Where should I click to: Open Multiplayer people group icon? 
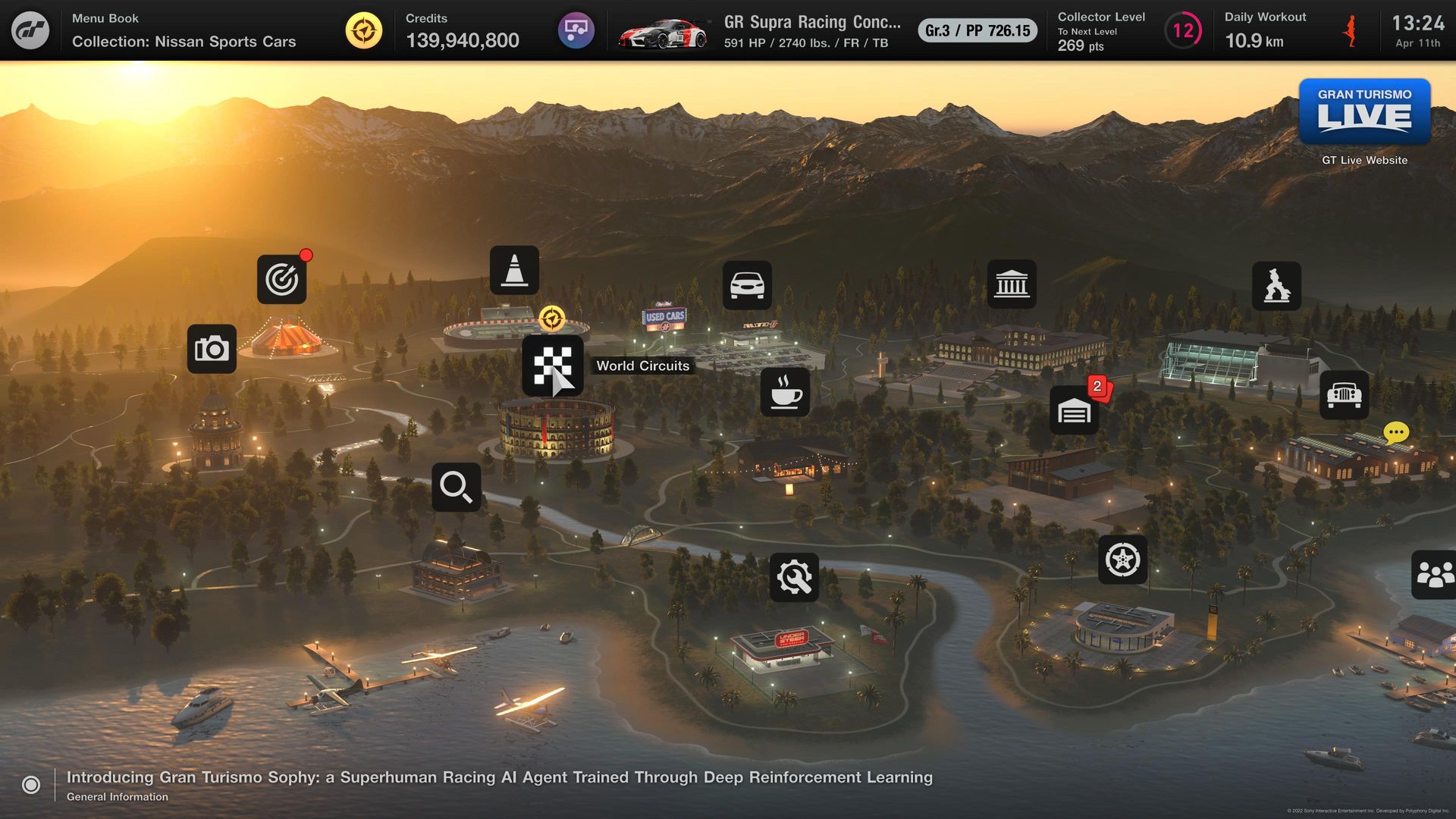[x=1434, y=574]
